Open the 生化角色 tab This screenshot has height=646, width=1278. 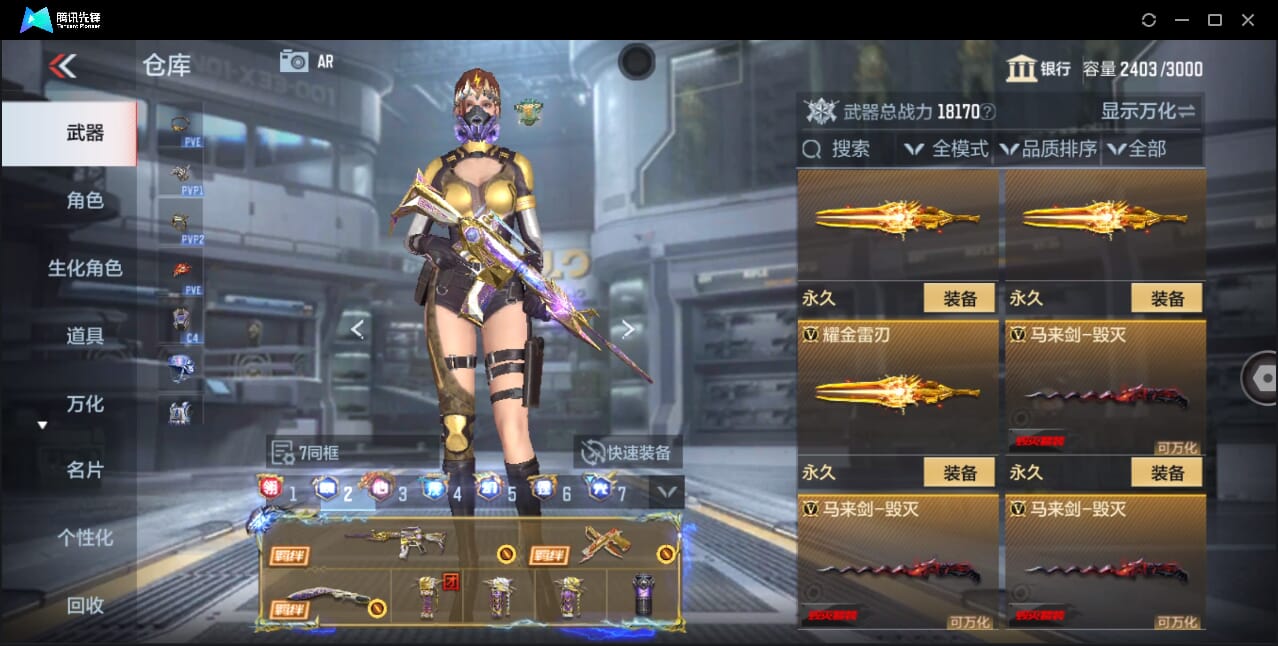[85, 268]
